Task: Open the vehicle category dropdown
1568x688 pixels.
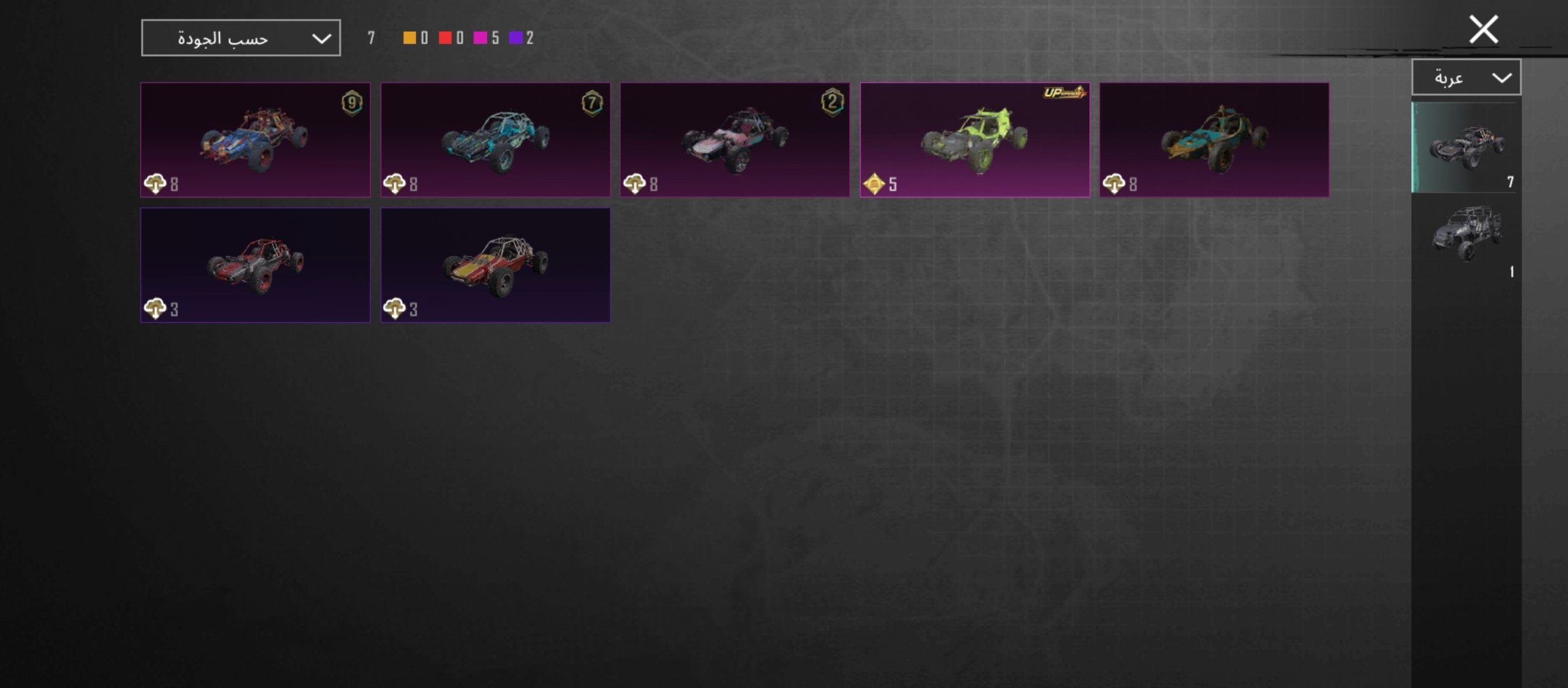Action: [1466, 78]
